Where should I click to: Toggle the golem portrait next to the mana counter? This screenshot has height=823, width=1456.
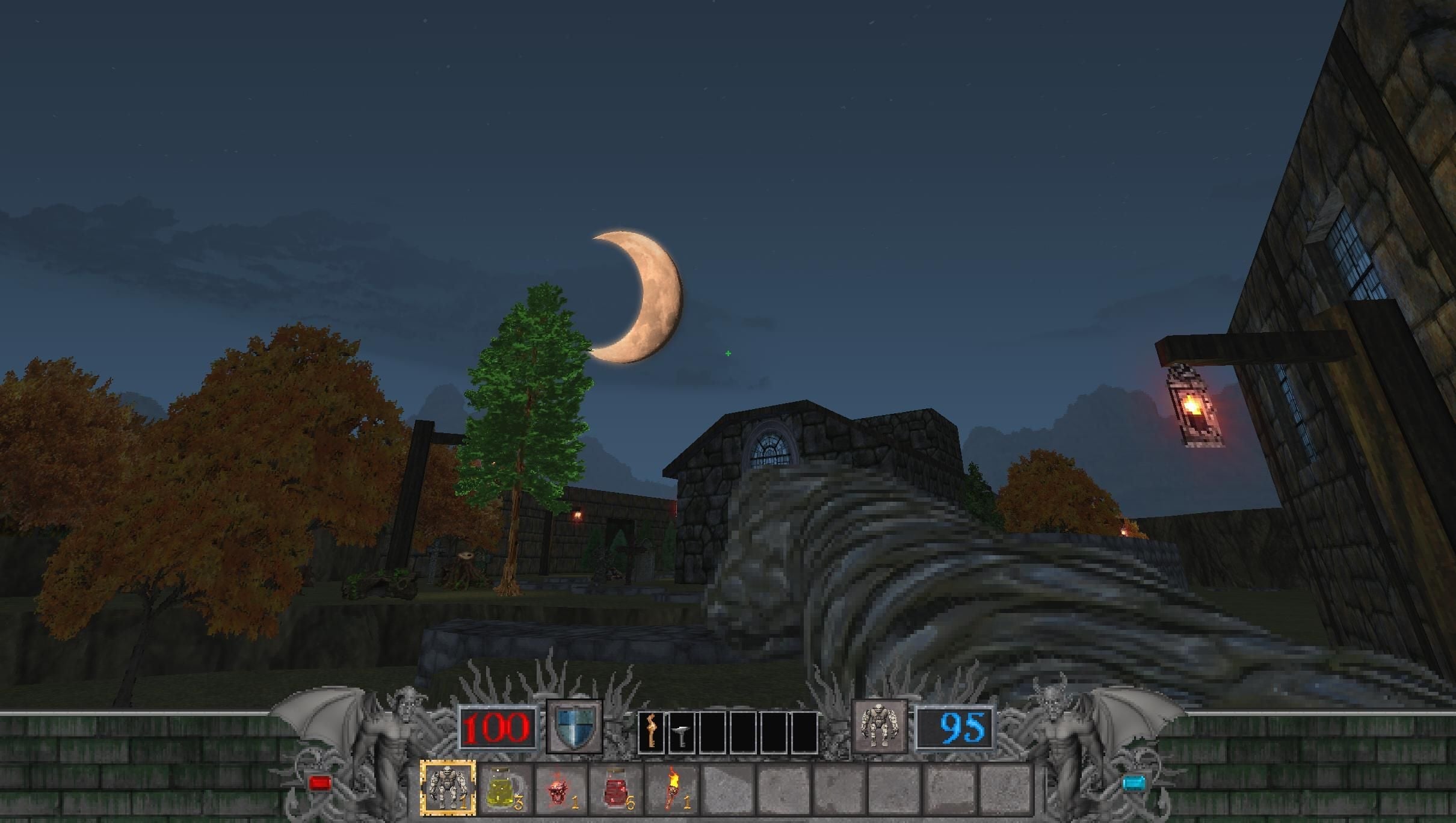pos(878,726)
